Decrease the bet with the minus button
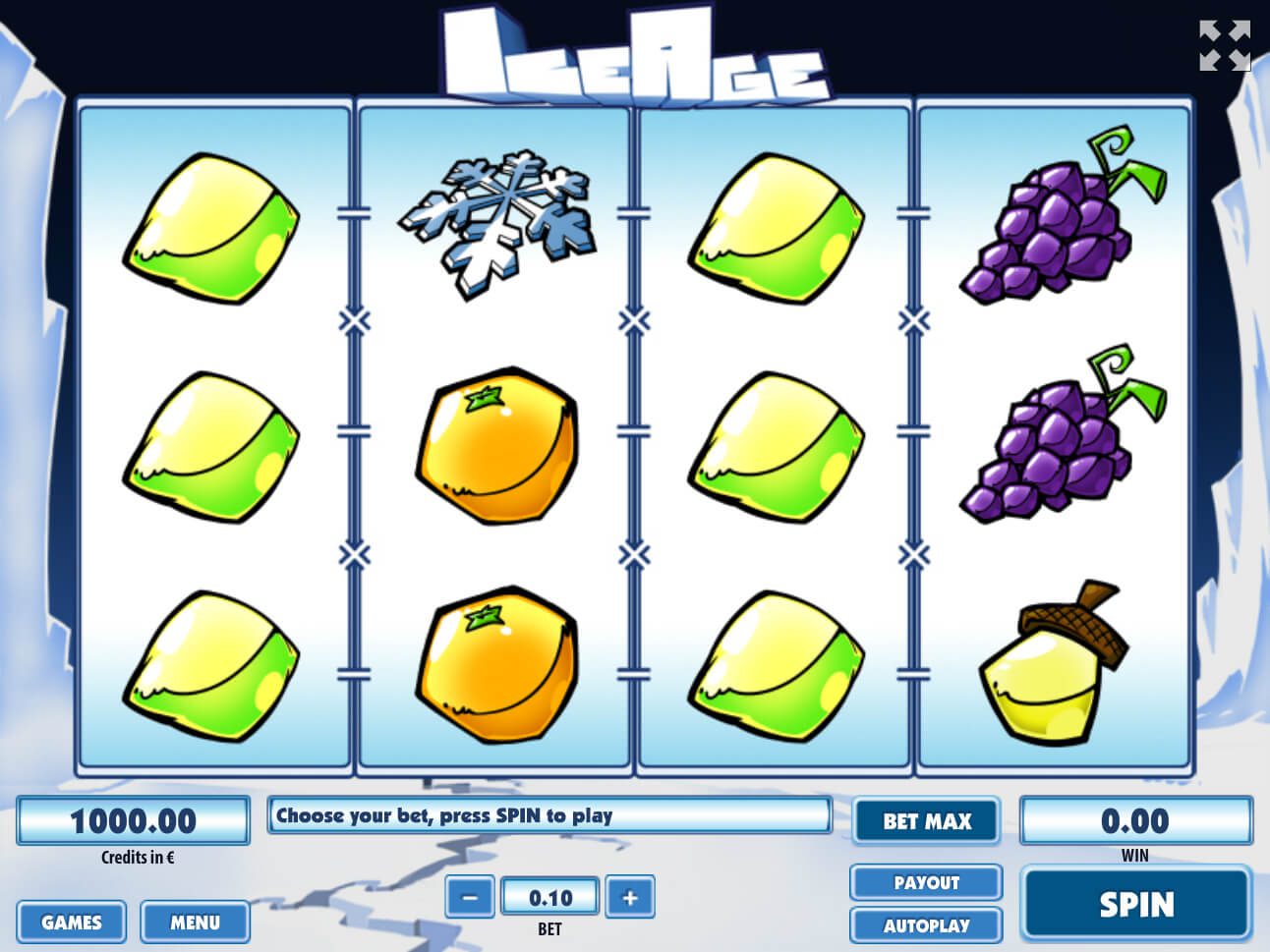The width and height of the screenshot is (1270, 952). coord(470,896)
